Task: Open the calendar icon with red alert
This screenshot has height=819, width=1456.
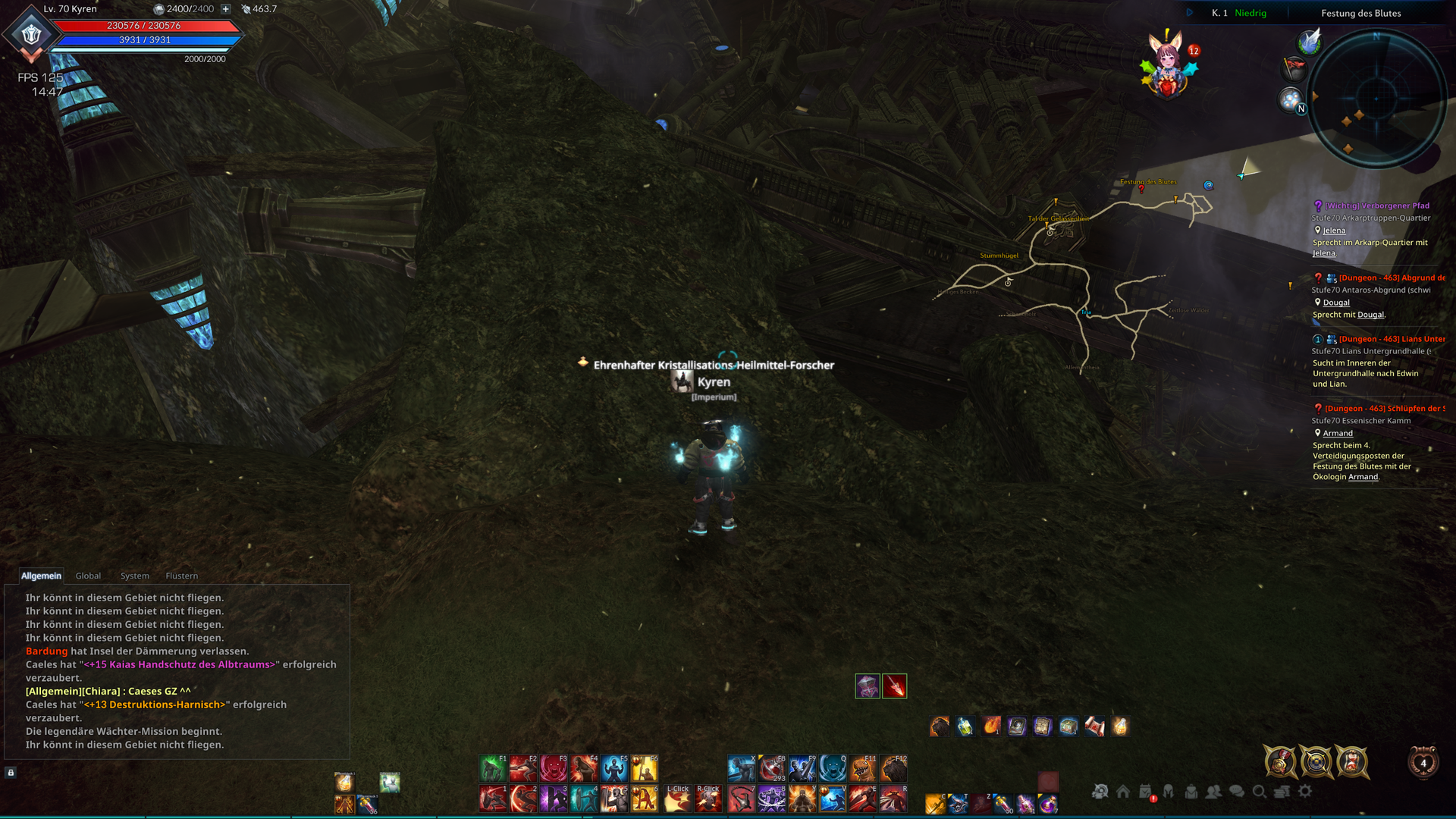Action: tap(1146, 792)
